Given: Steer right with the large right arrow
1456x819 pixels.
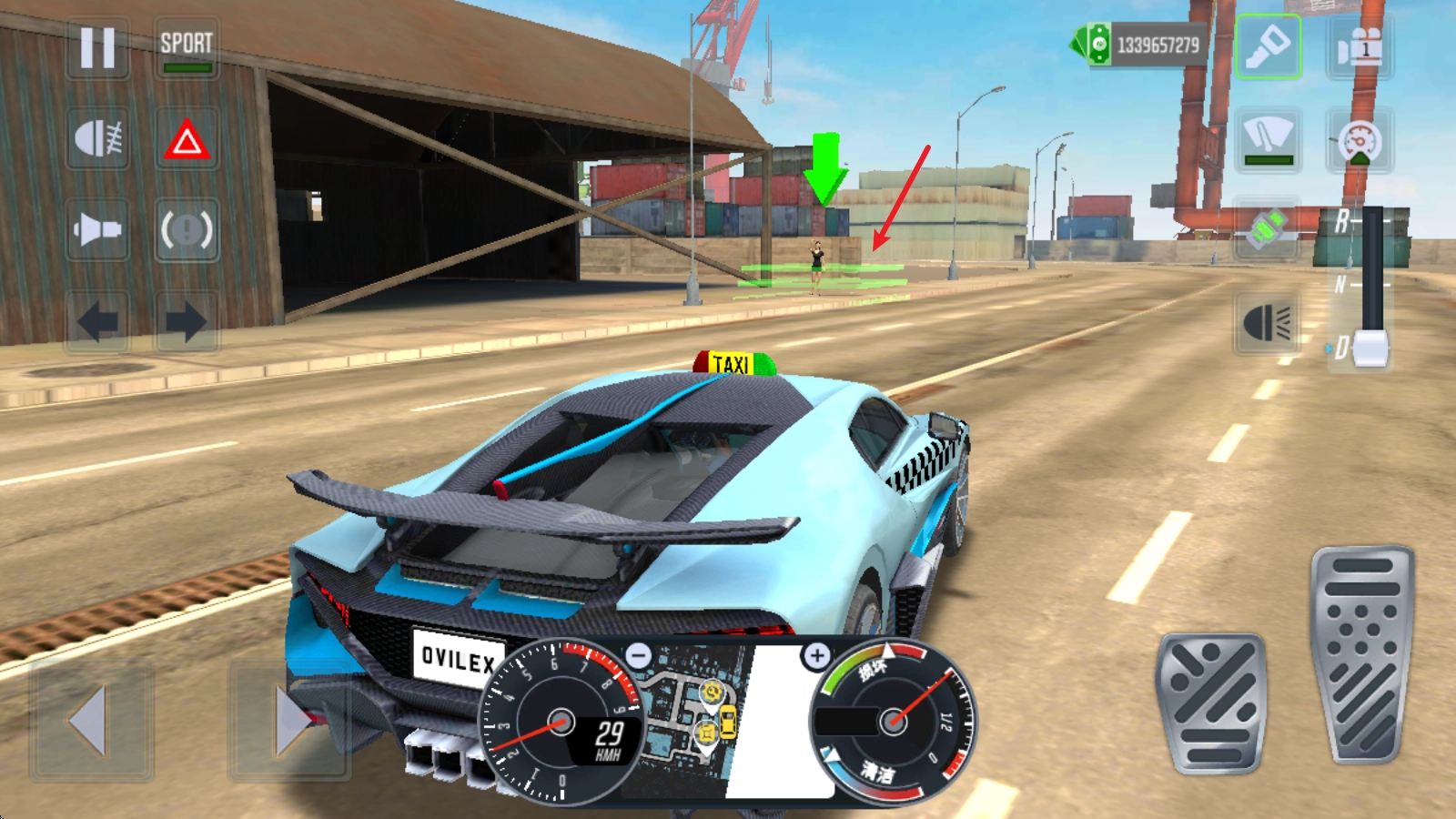Looking at the screenshot, I should tap(289, 721).
